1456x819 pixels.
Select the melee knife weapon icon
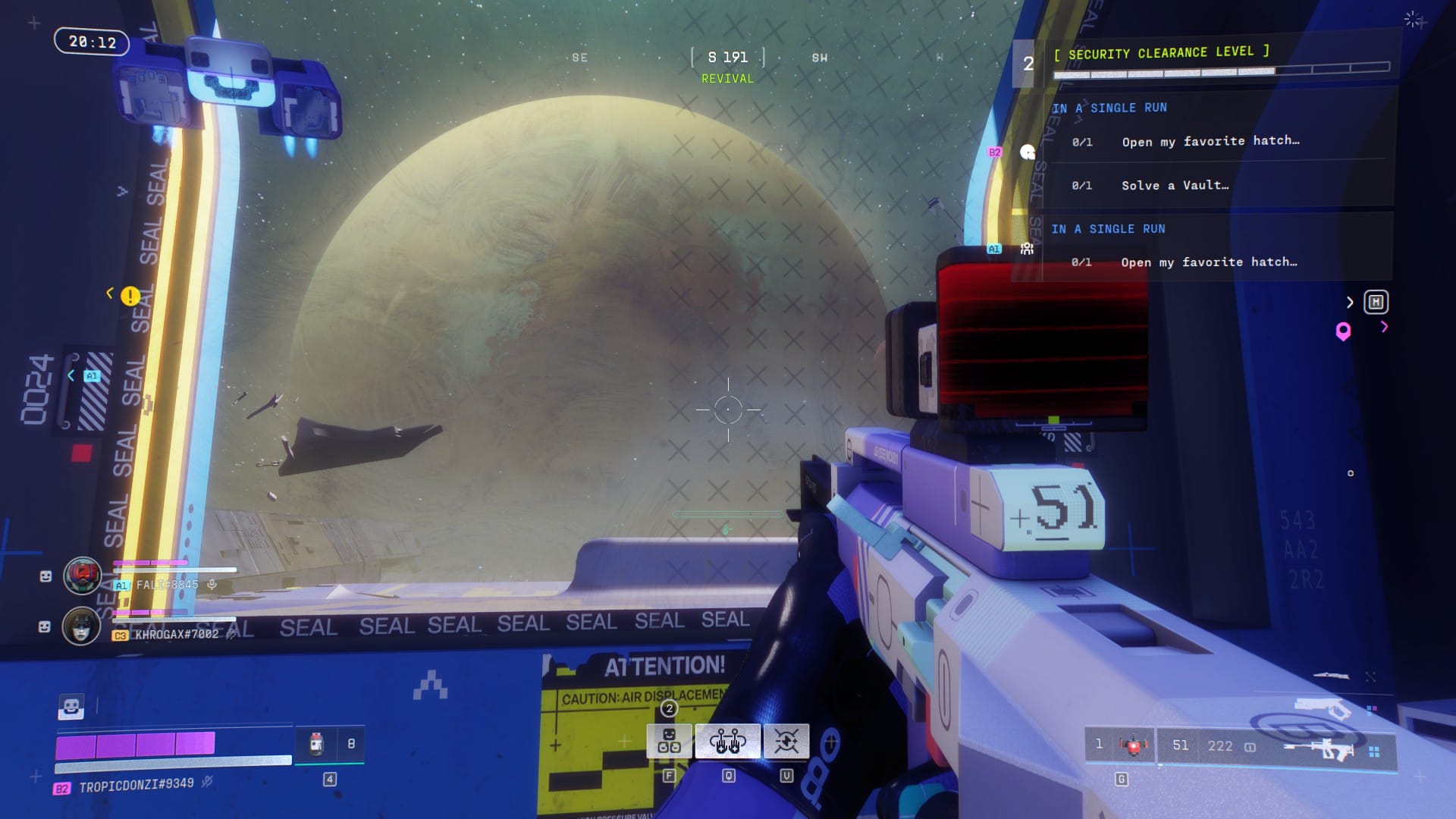[x=1330, y=676]
